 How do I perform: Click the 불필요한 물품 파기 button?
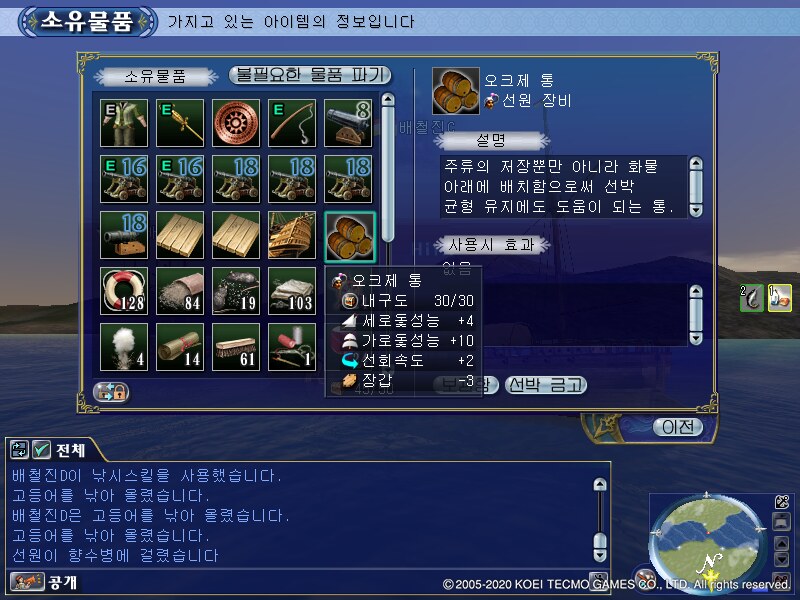pos(309,76)
